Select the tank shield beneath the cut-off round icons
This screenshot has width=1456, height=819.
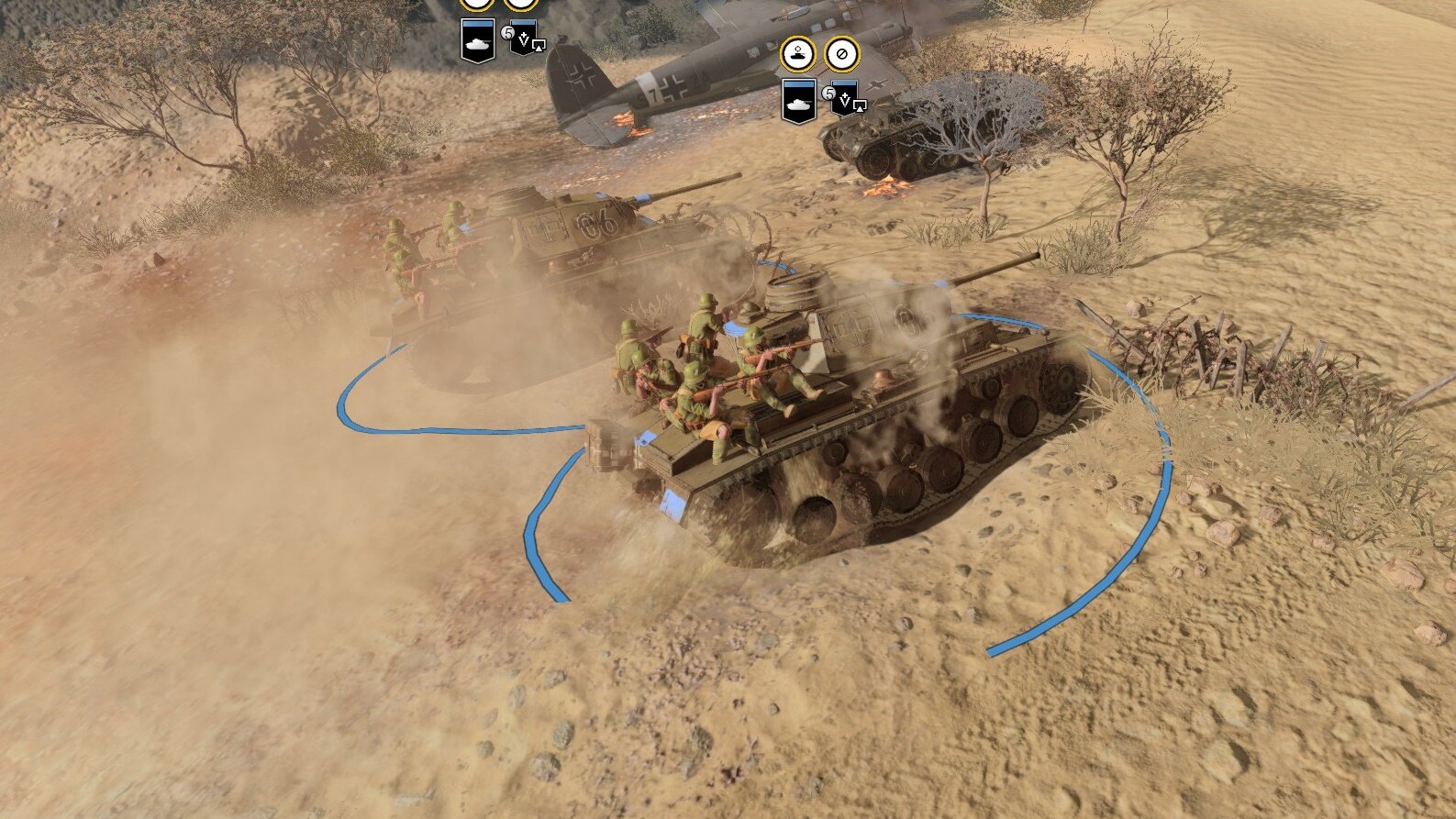click(477, 41)
